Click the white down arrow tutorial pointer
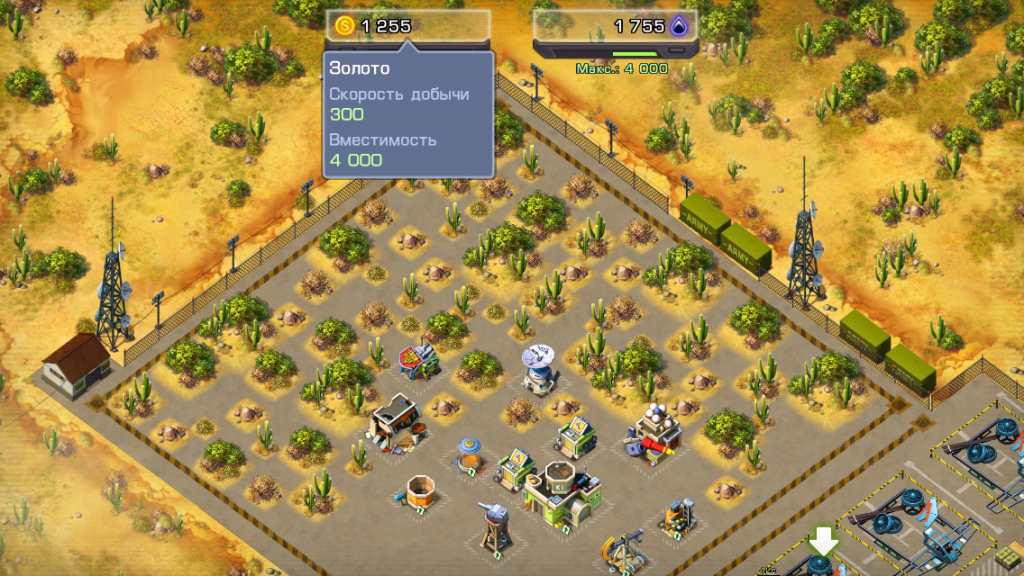 coord(824,542)
